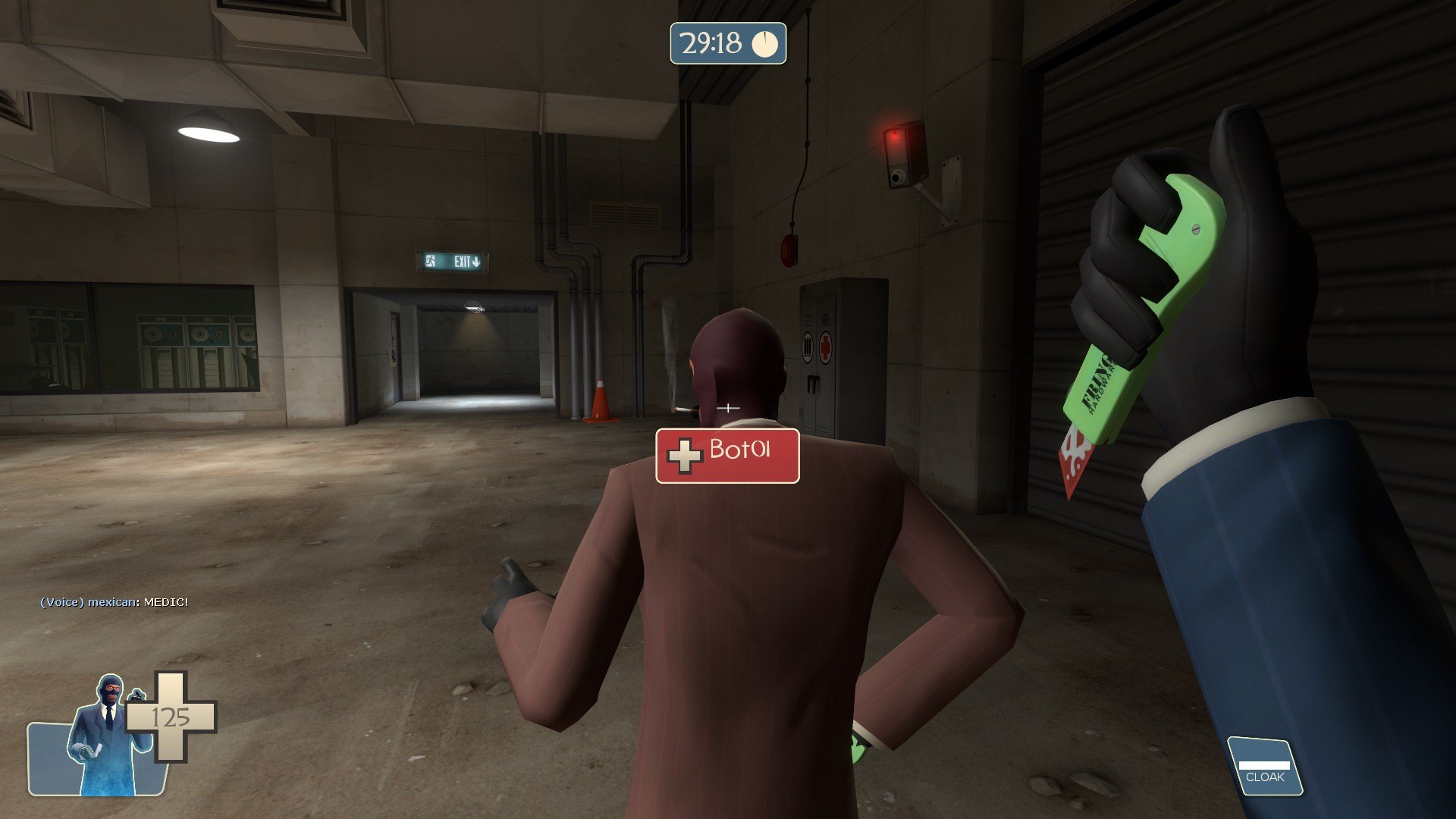Click the Cloak meter panel
Image resolution: width=1456 pixels, height=819 pixels.
(x=1264, y=767)
